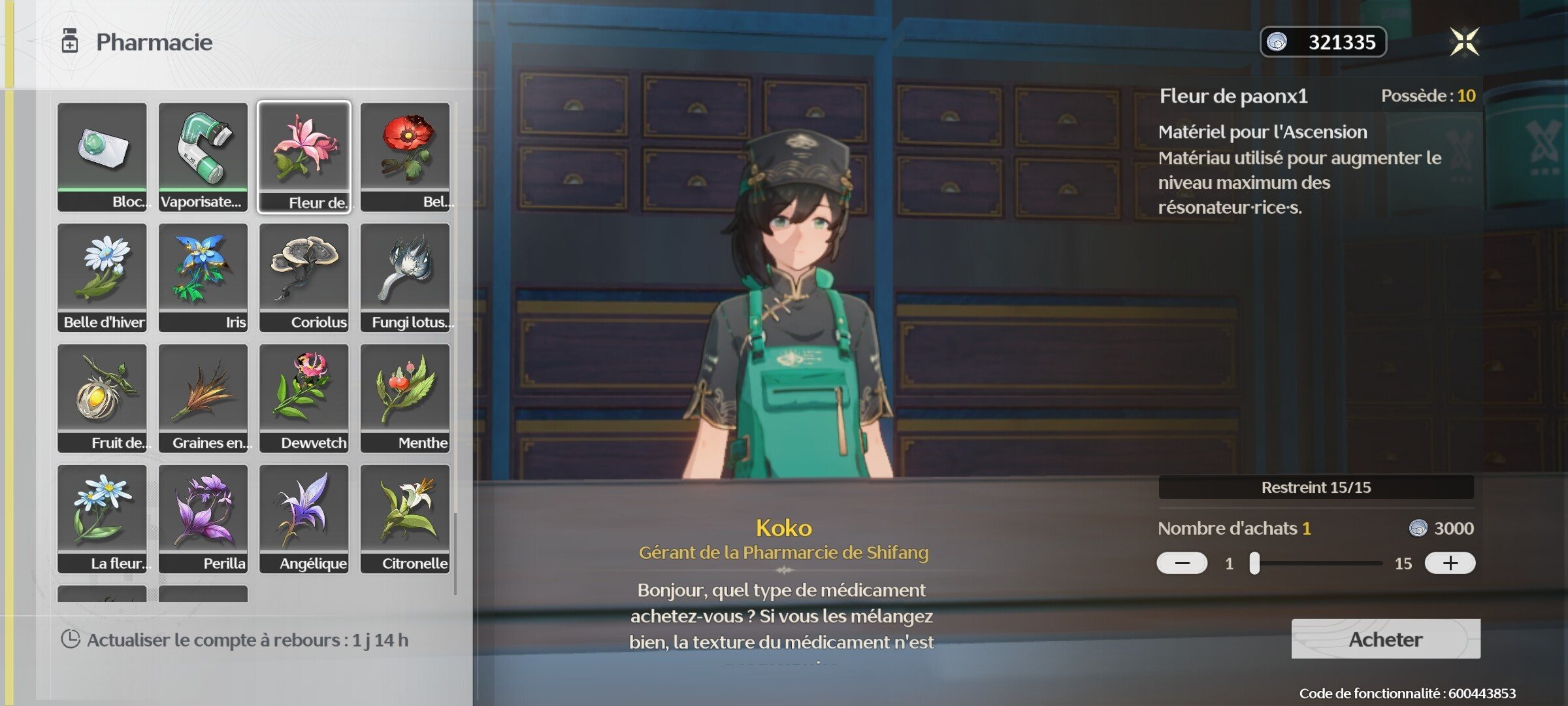Select the Fleur de paon pink flower
The height and width of the screenshot is (706, 1568).
coord(304,156)
